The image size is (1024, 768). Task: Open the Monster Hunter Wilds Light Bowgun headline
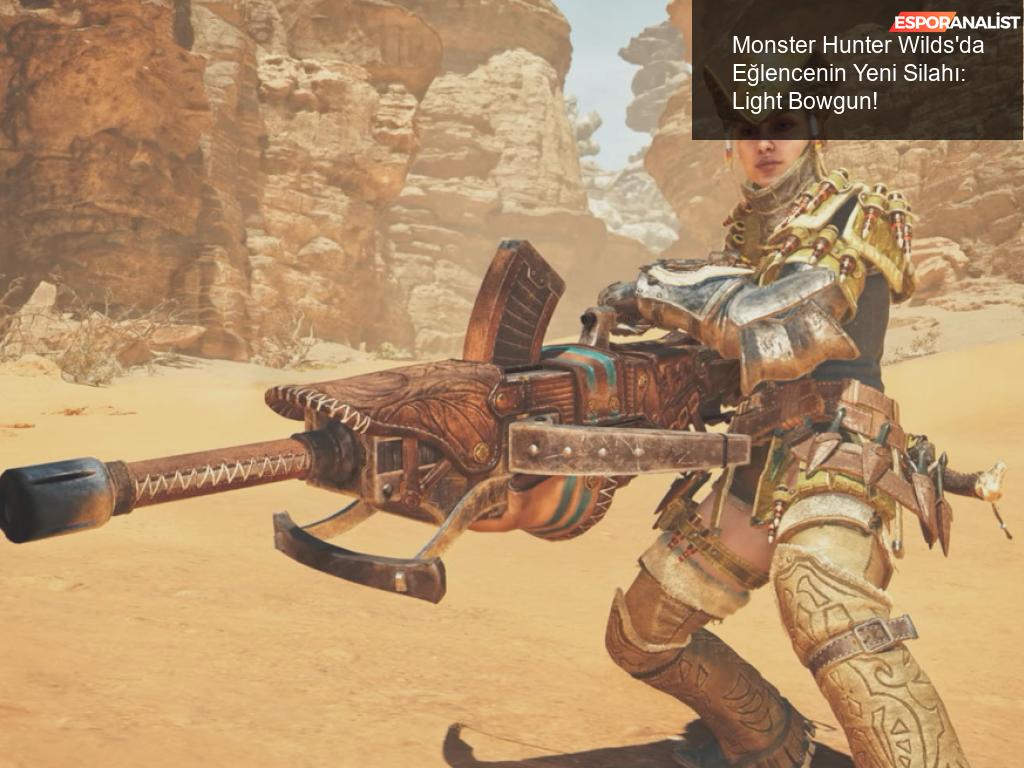point(848,73)
